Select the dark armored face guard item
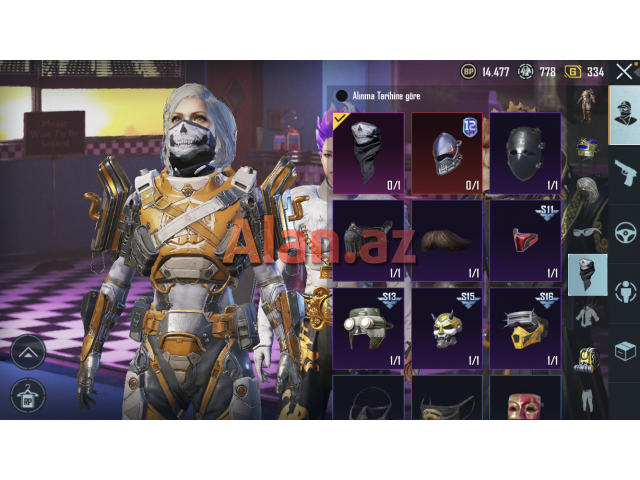640x480 pixels. (x=368, y=241)
